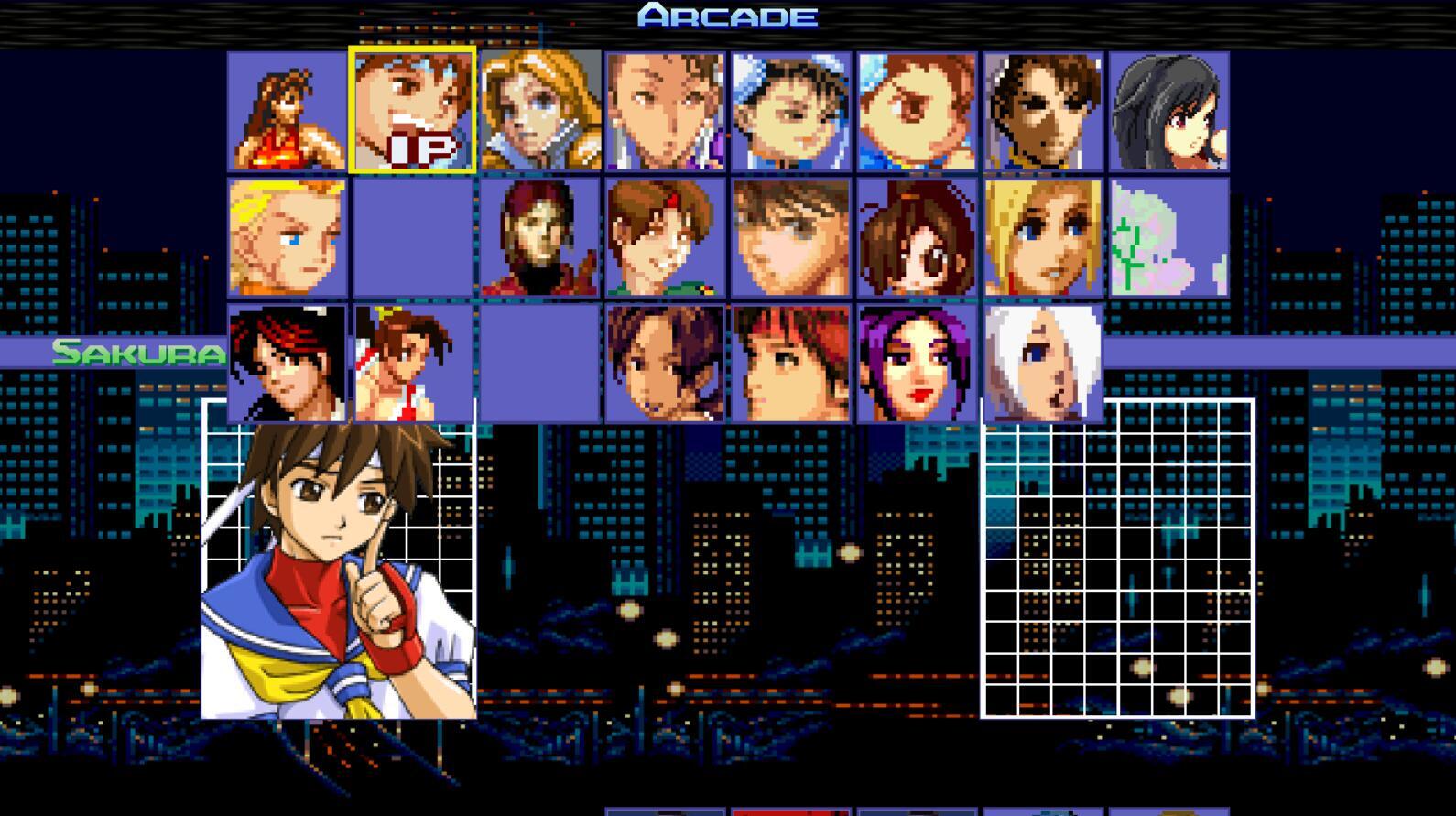Choose the dark-skinned brunette portrait
This screenshot has width=1456, height=816.
tap(1043, 111)
